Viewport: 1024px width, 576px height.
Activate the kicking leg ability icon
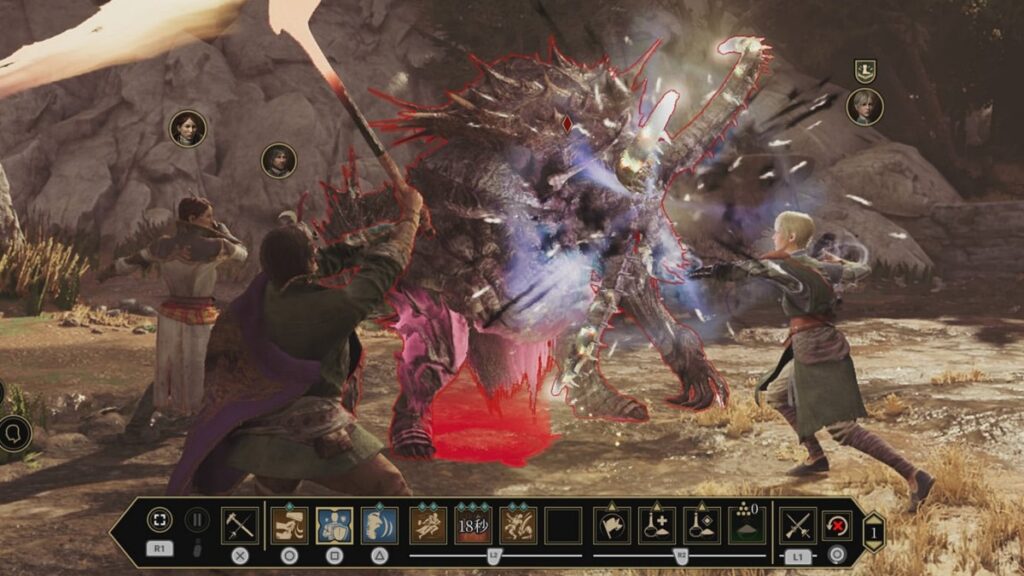pyautogui.click(x=288, y=525)
